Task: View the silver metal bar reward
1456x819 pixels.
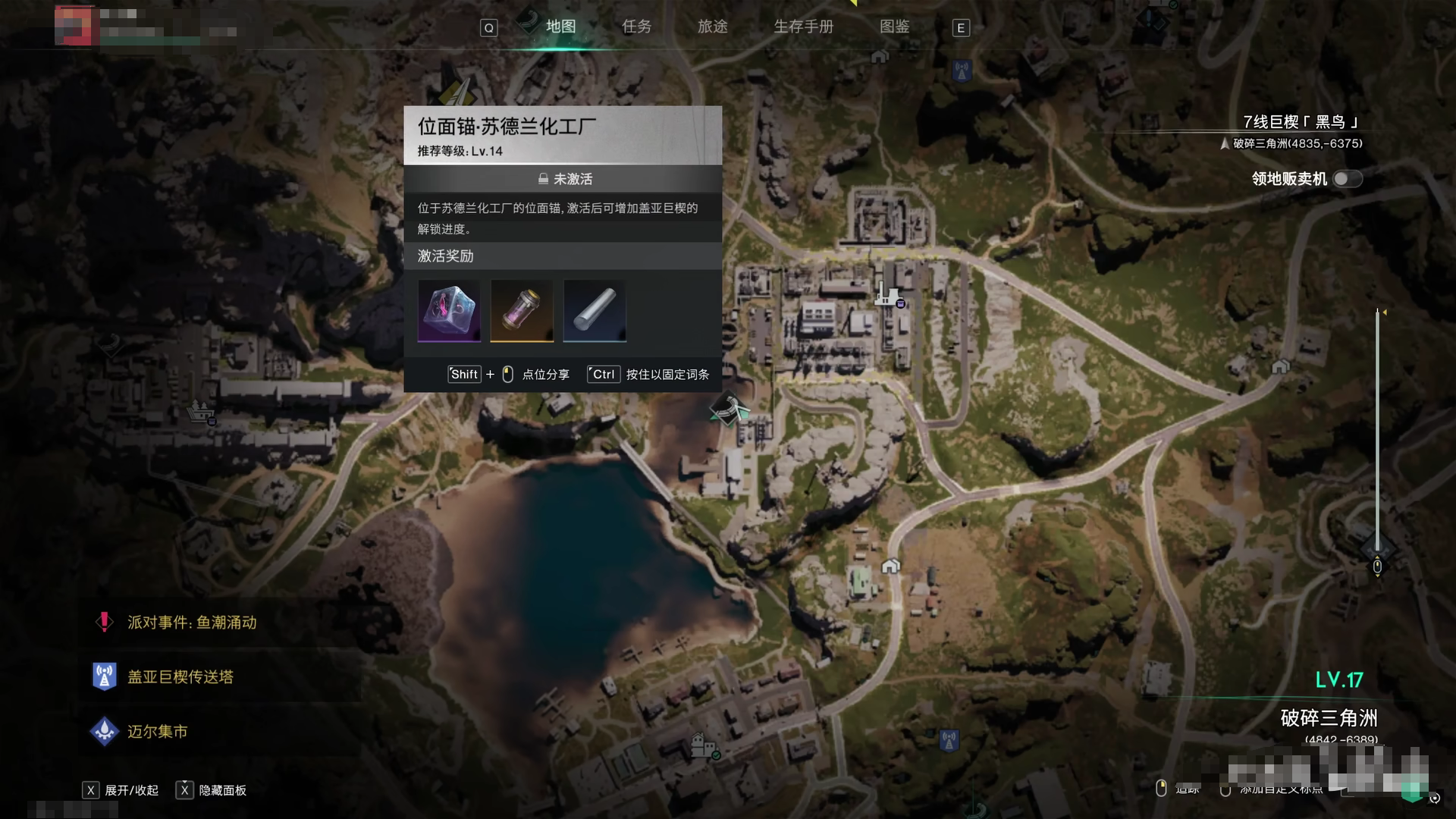Action: click(595, 310)
